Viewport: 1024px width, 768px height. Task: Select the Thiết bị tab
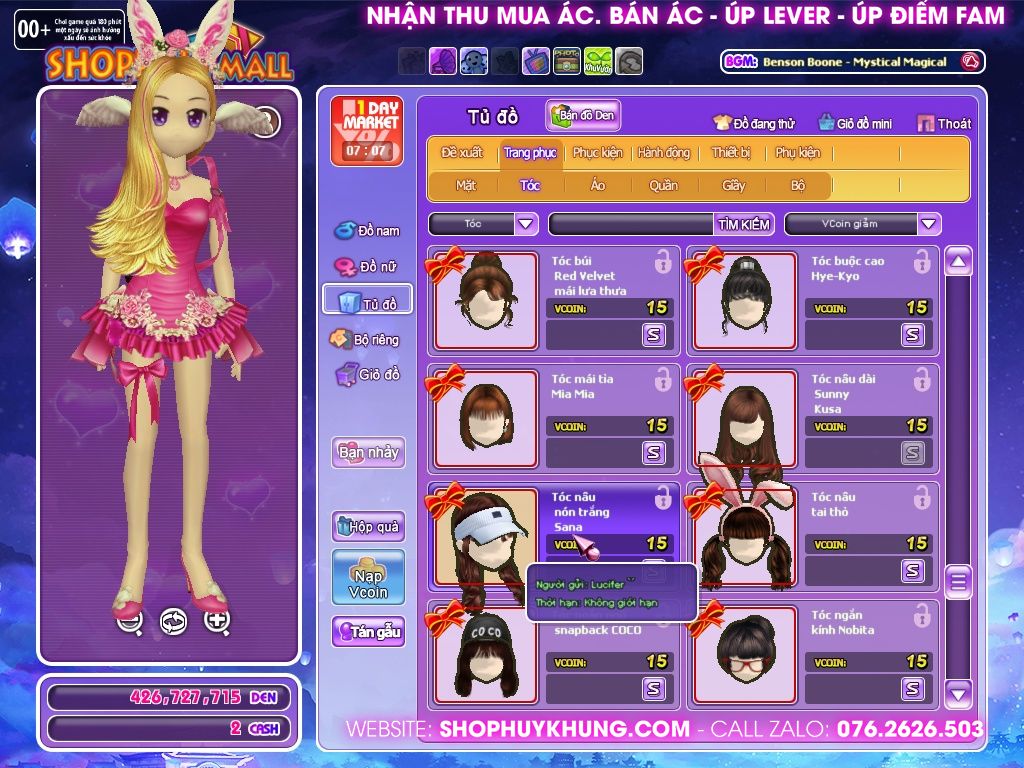(x=731, y=153)
